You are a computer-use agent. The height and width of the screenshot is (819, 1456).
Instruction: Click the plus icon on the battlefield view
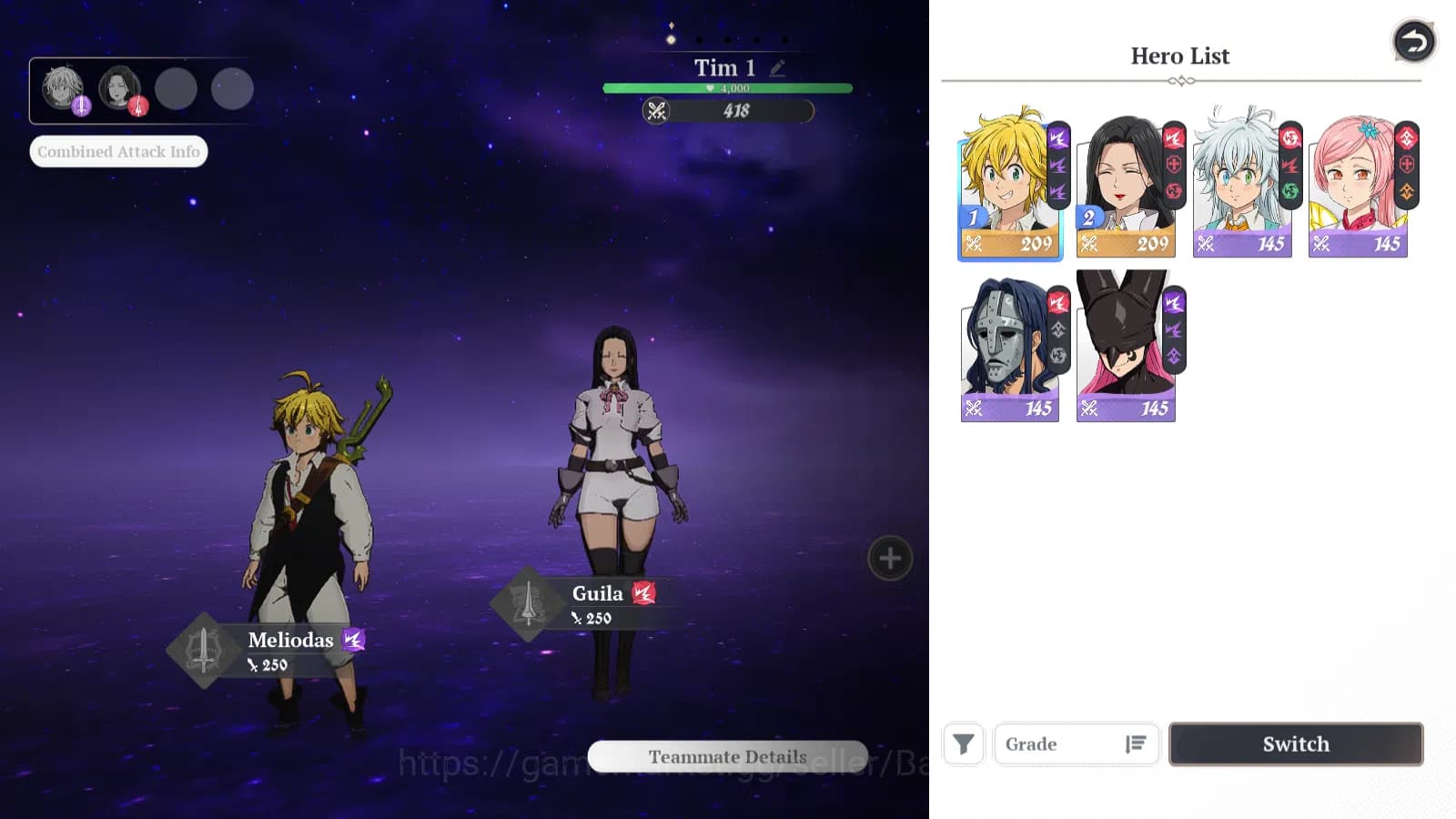pos(888,558)
